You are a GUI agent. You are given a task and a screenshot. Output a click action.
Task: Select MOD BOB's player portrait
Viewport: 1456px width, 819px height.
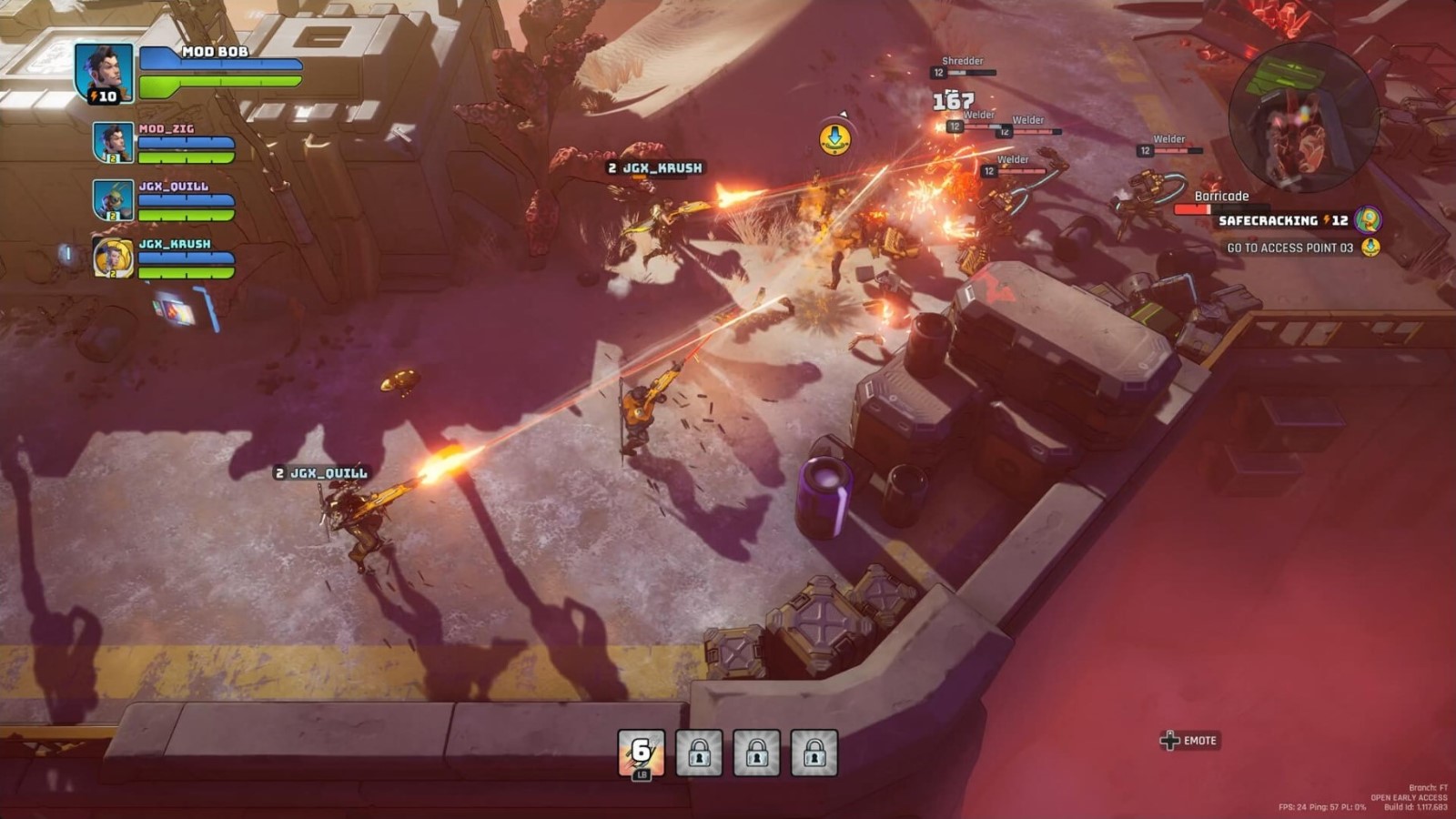[104, 71]
